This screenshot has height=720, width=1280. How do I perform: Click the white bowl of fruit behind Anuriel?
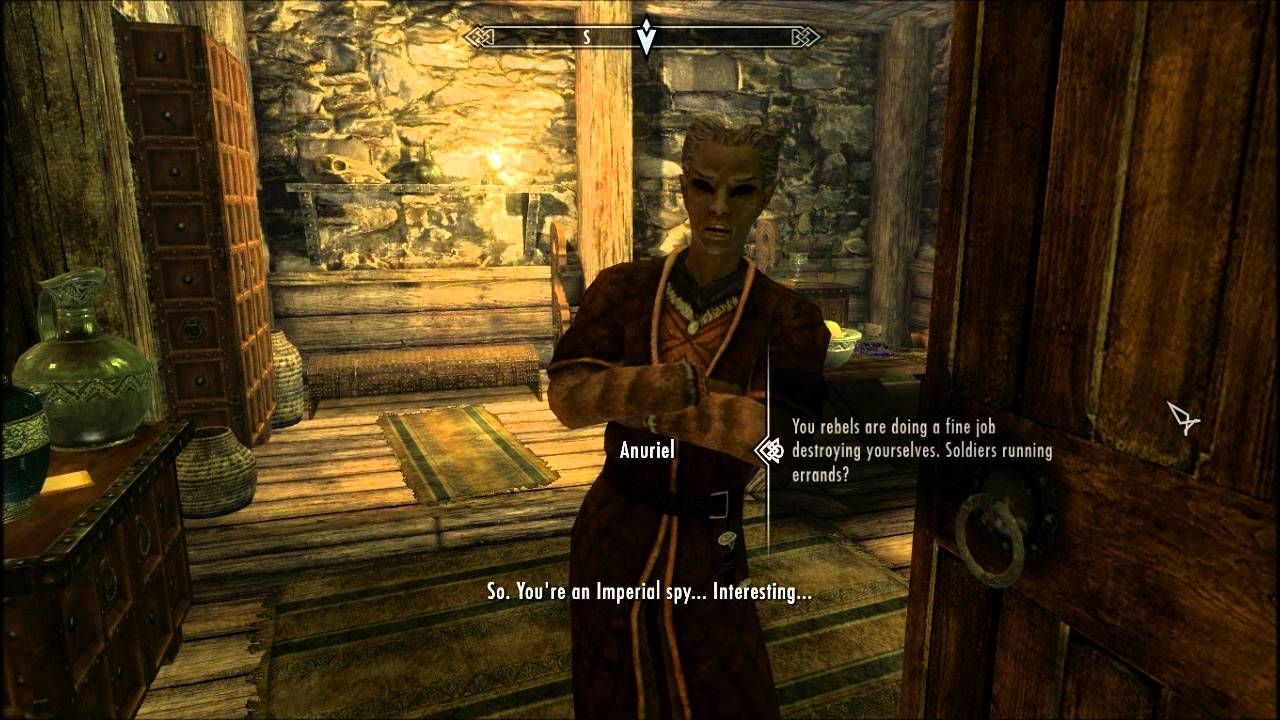pyautogui.click(x=845, y=345)
